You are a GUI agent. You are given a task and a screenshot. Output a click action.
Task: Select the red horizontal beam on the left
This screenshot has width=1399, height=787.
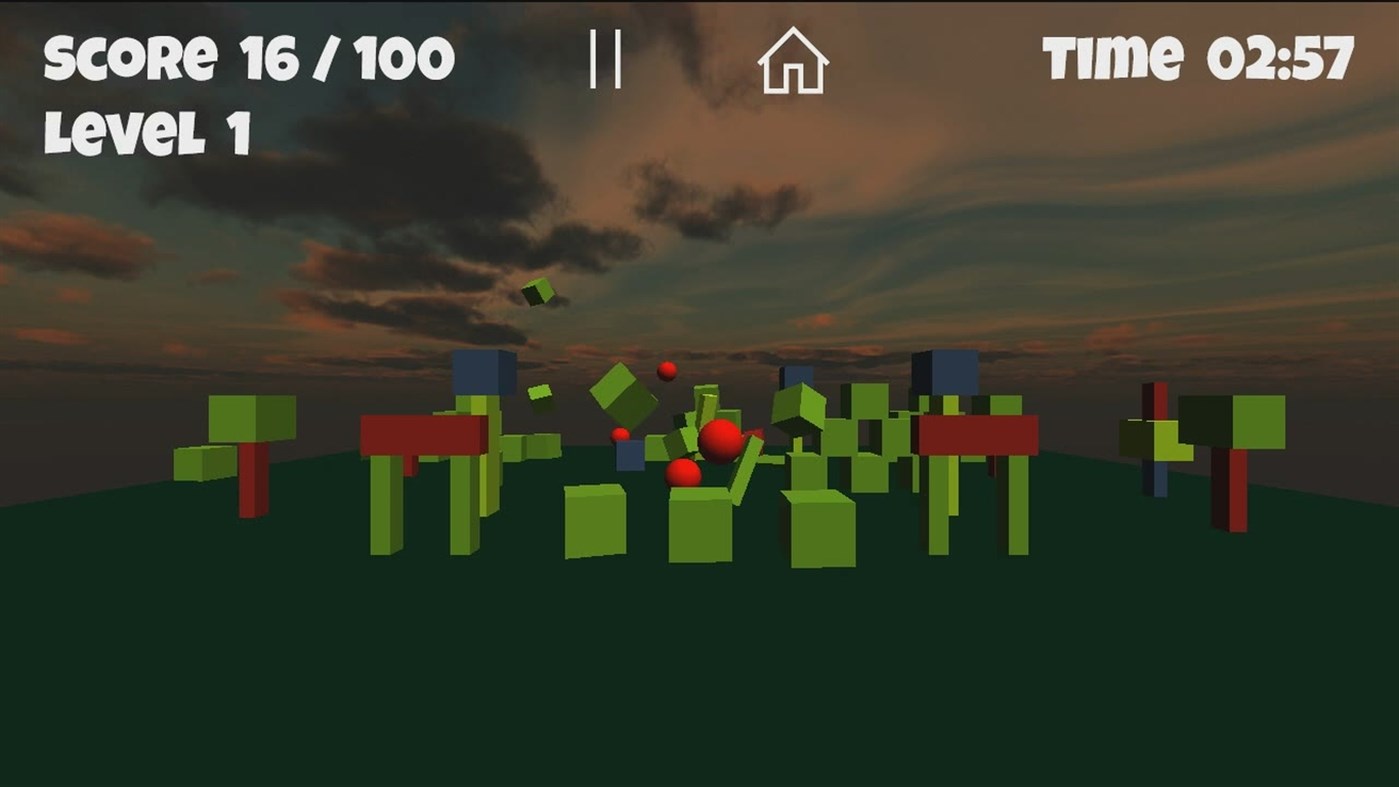tap(420, 432)
